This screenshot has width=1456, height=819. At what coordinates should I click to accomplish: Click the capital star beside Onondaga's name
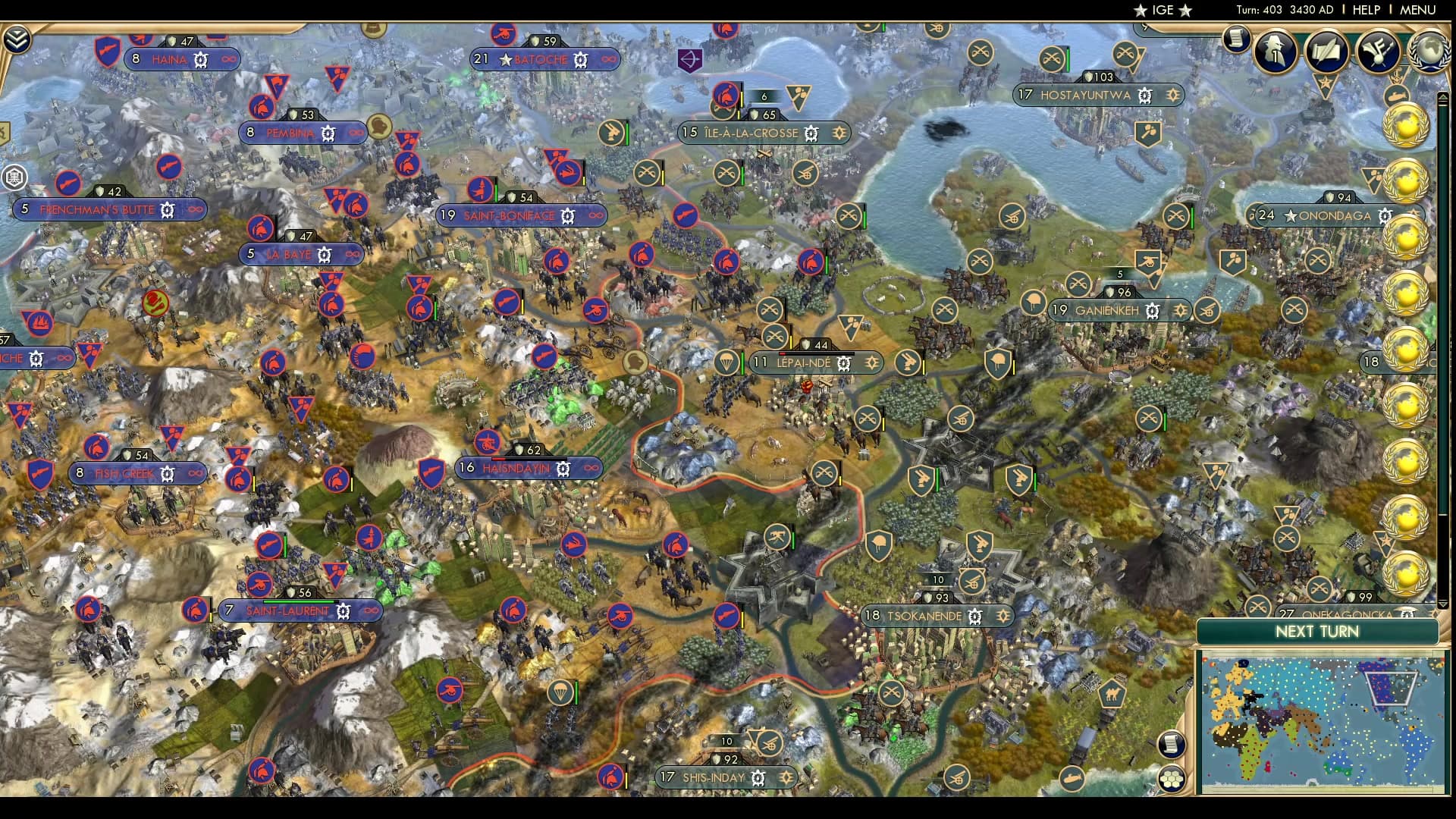tap(1291, 216)
